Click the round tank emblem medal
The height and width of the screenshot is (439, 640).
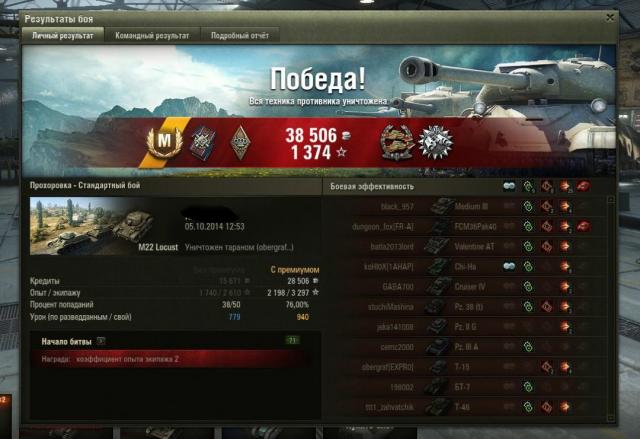[x=396, y=144]
